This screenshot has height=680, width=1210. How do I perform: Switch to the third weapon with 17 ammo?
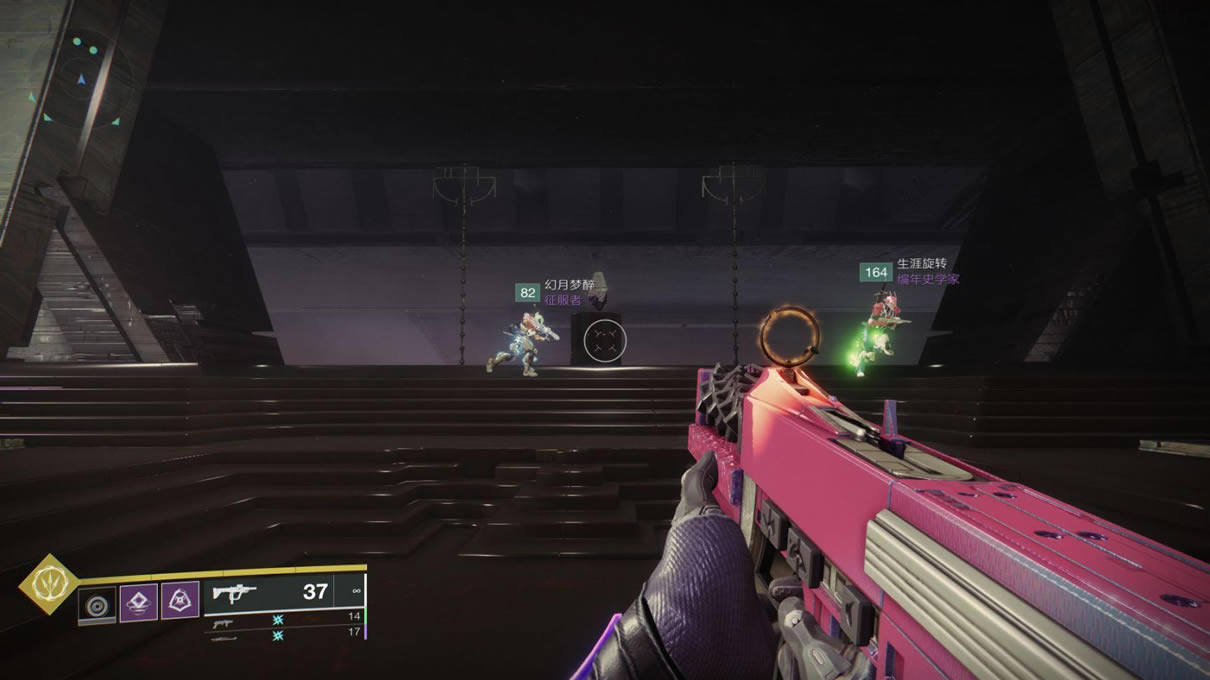(285, 633)
